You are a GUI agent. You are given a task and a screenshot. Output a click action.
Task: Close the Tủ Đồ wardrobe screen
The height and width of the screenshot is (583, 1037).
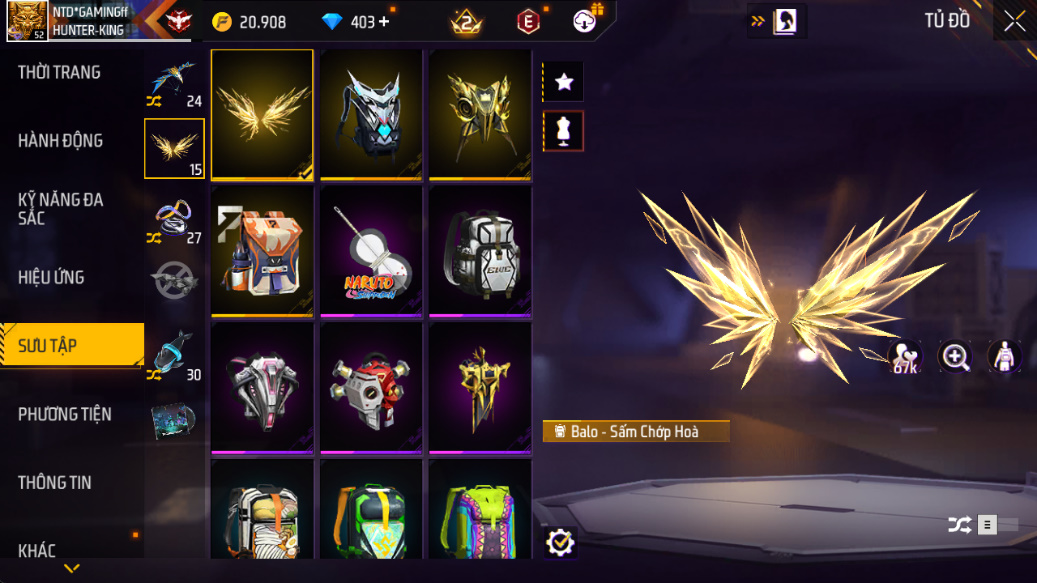coord(1014,22)
